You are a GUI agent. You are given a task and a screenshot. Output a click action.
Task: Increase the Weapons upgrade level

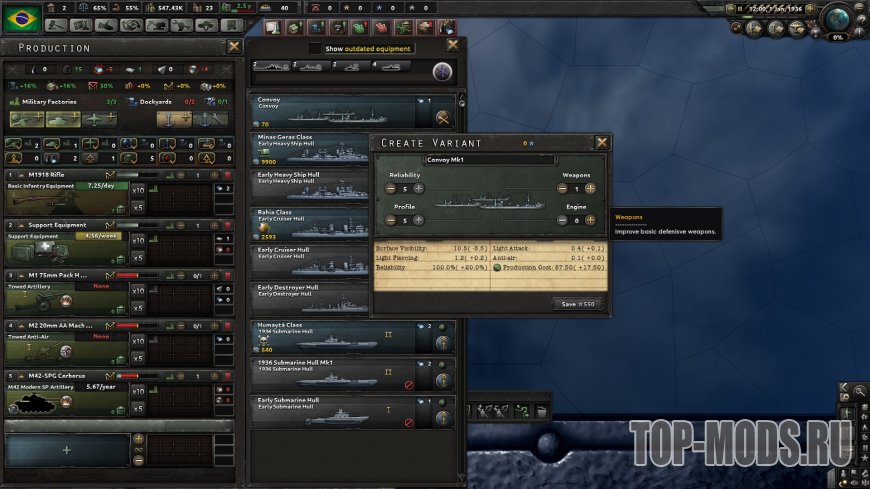pyautogui.click(x=590, y=188)
